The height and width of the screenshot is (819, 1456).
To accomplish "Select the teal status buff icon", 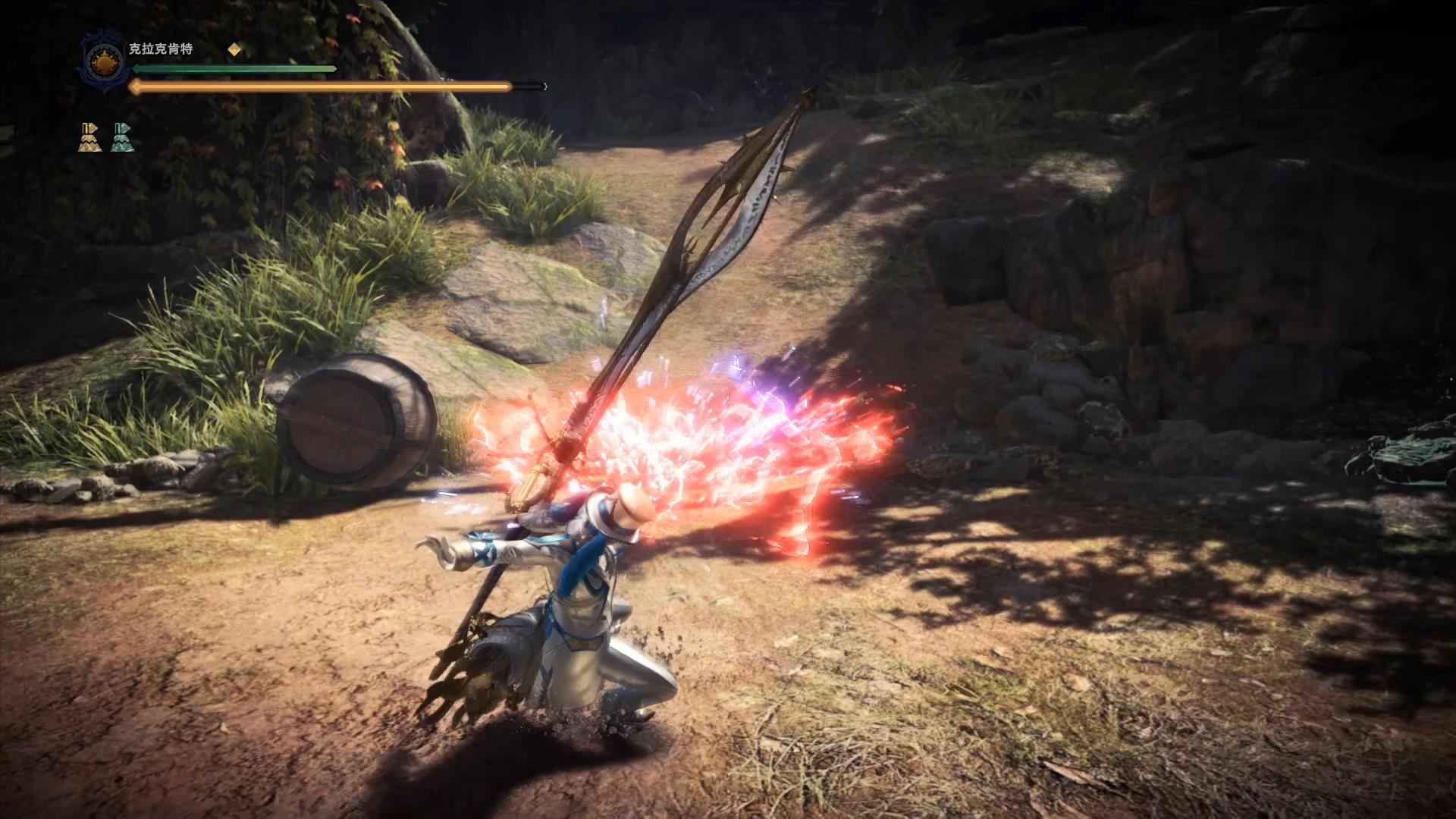I will click(x=122, y=137).
